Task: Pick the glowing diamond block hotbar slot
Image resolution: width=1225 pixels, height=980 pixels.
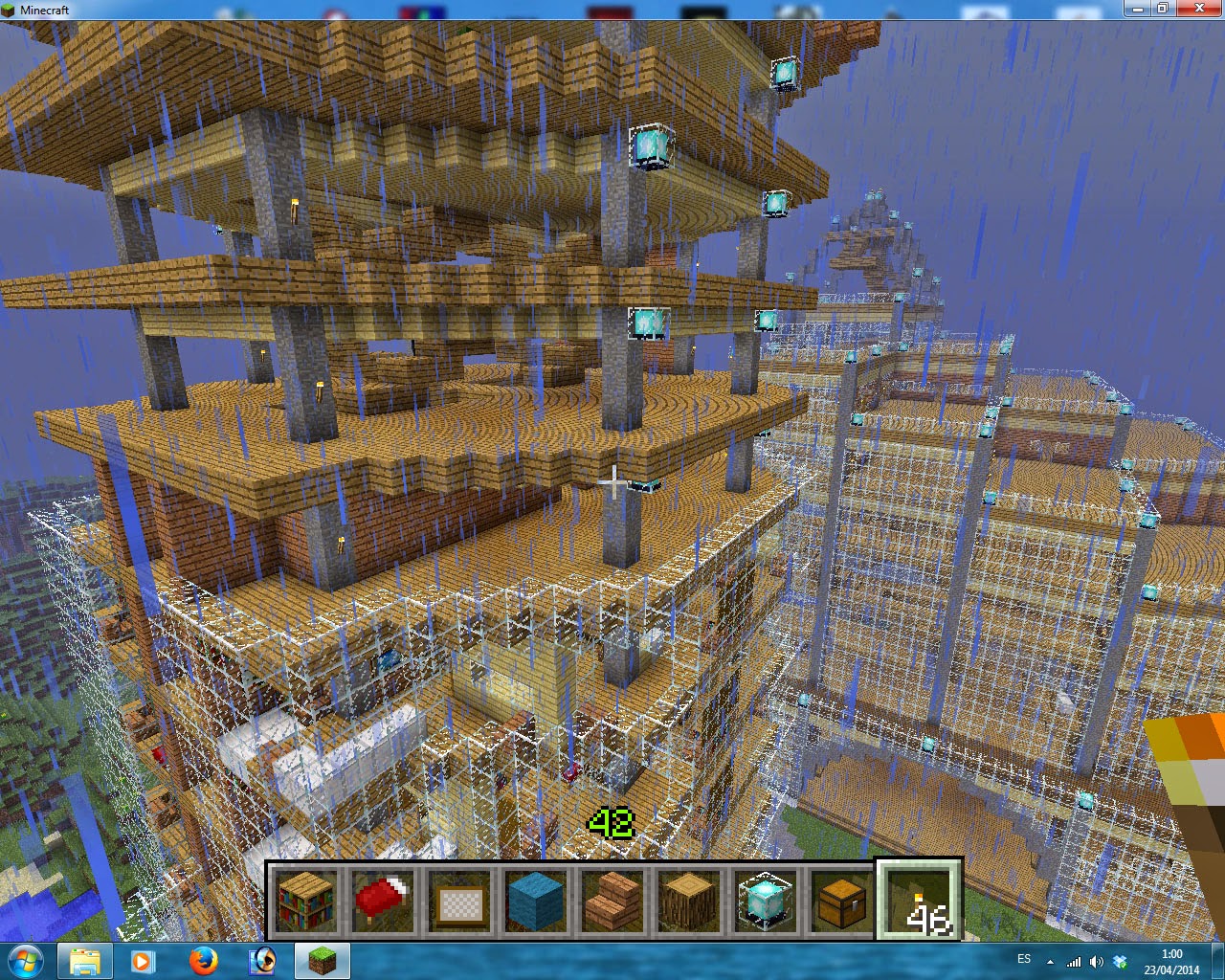Action: [766, 900]
